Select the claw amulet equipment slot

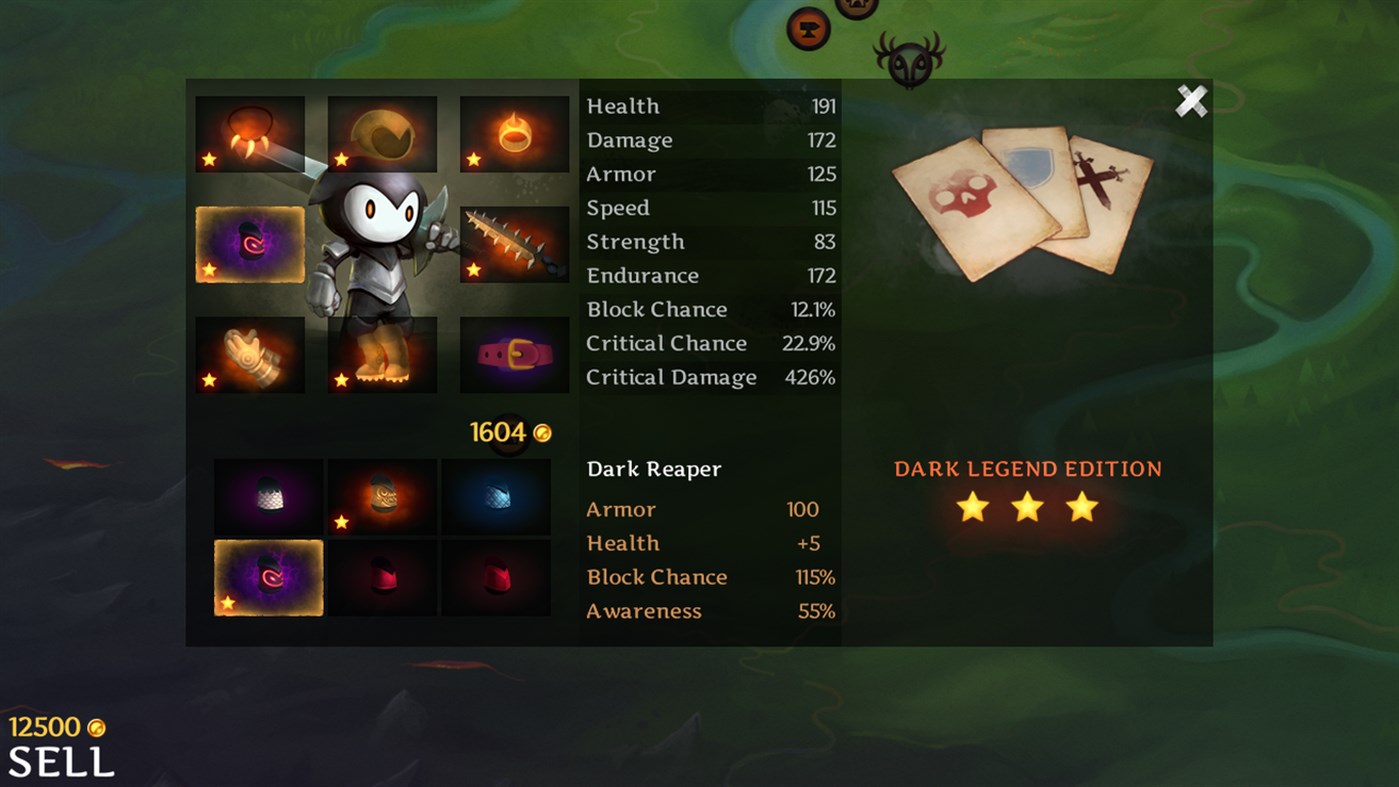click(x=249, y=132)
